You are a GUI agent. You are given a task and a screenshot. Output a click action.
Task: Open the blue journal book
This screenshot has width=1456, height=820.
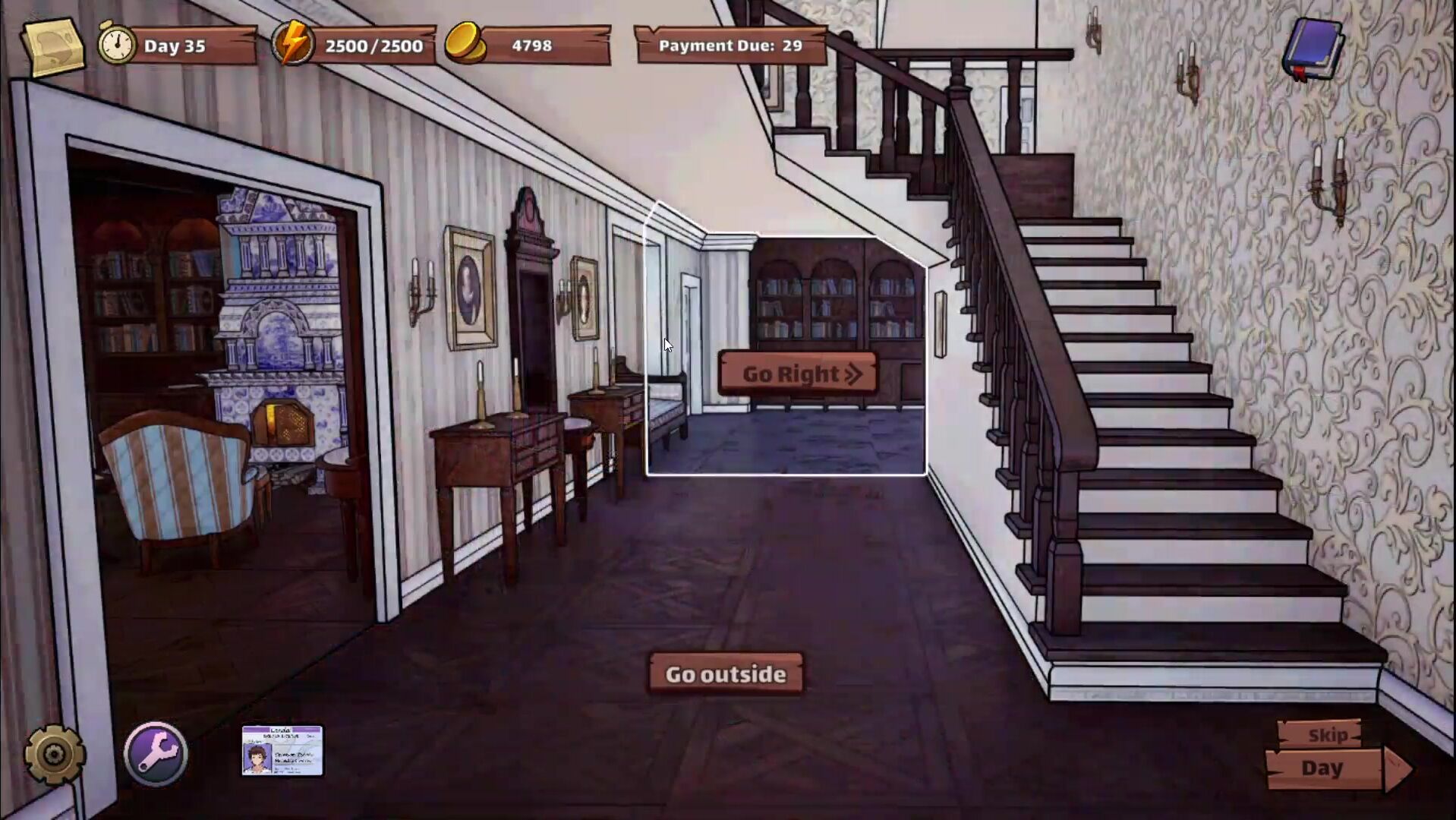pyautogui.click(x=1313, y=49)
